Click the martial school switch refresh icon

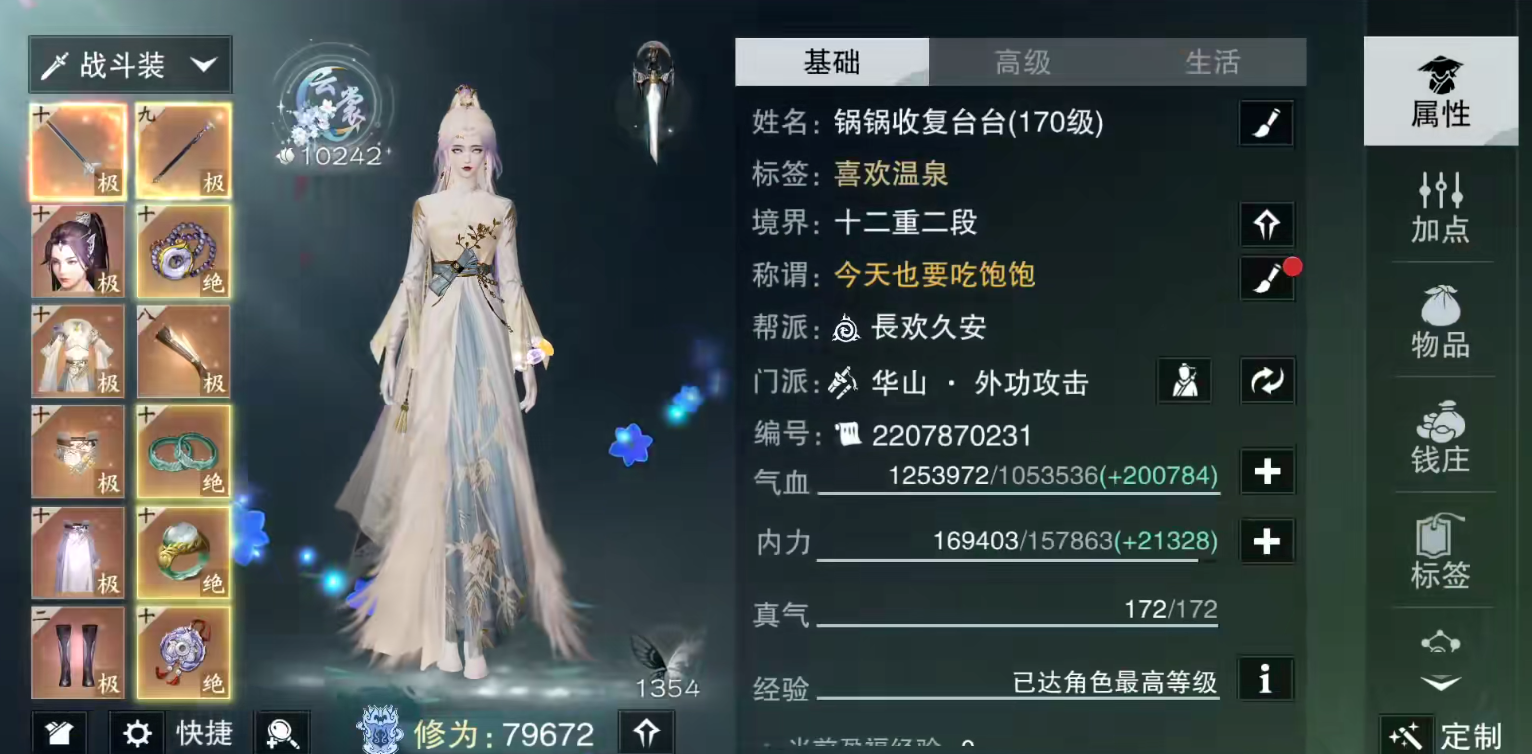1266,381
